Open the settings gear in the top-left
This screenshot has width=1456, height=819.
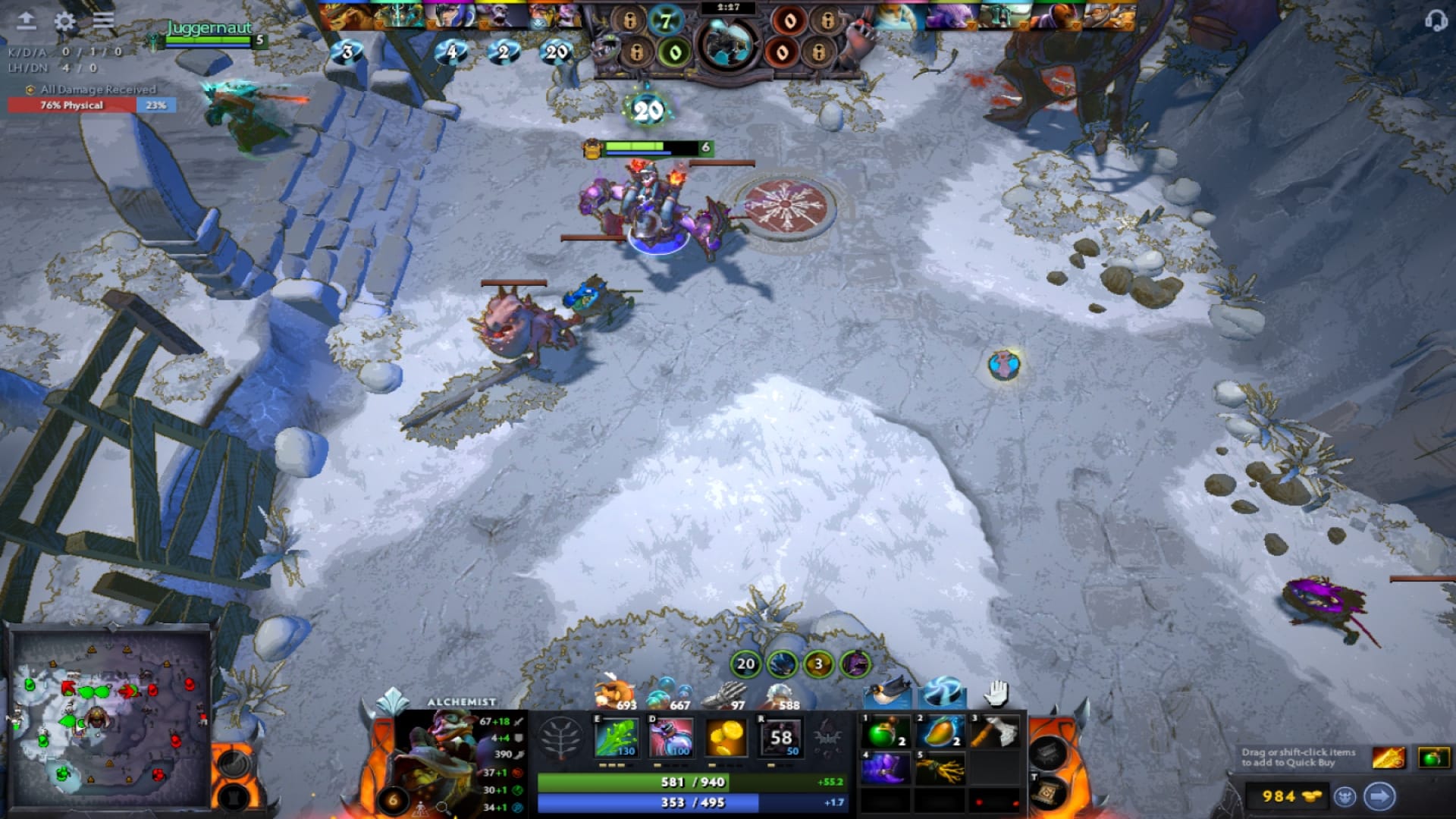pyautogui.click(x=64, y=21)
